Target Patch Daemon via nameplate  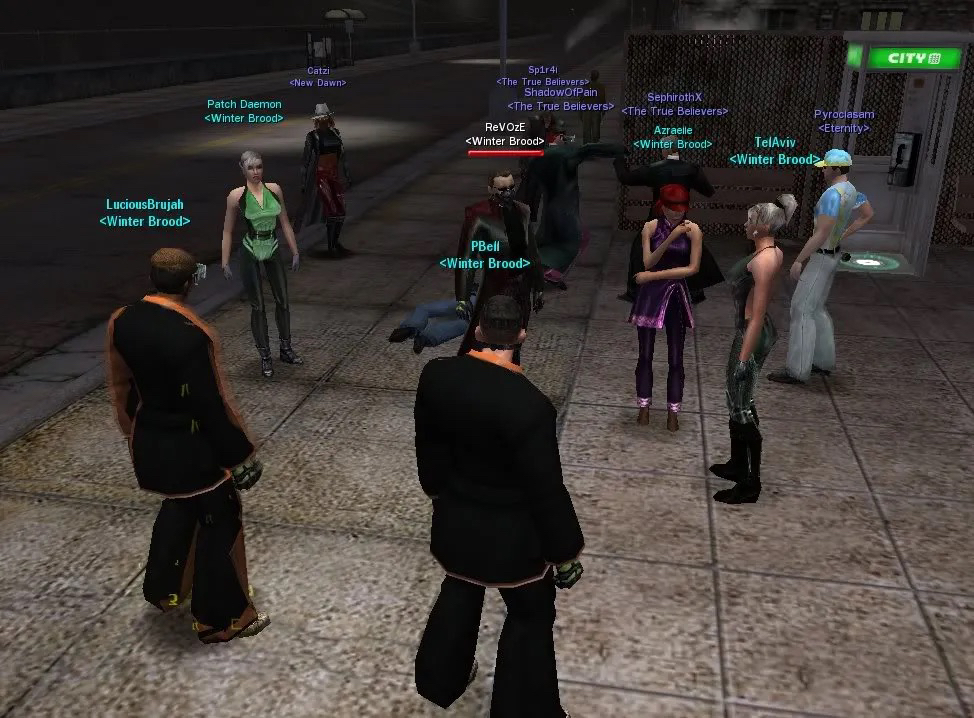(x=244, y=104)
